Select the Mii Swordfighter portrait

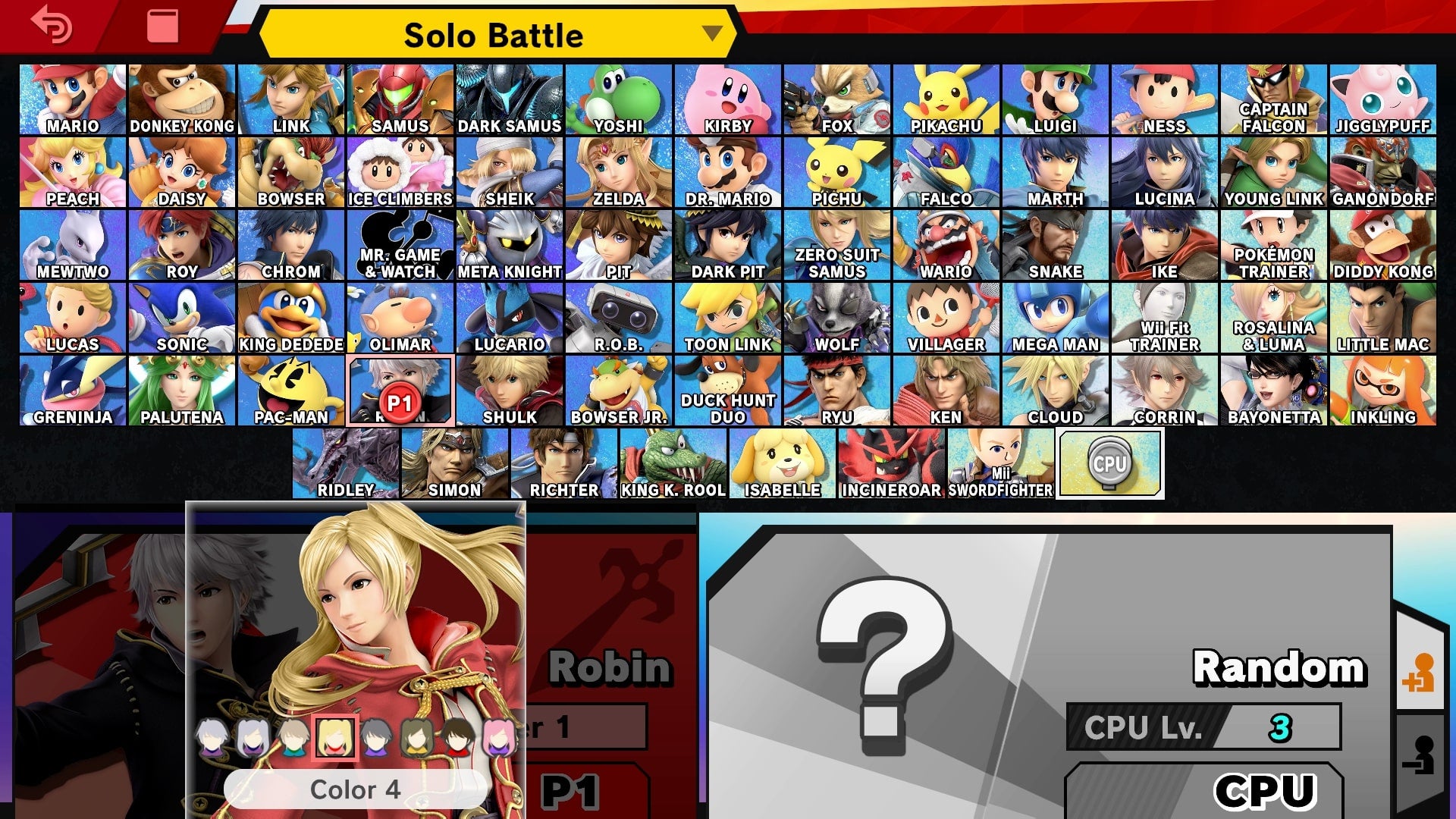[1001, 461]
